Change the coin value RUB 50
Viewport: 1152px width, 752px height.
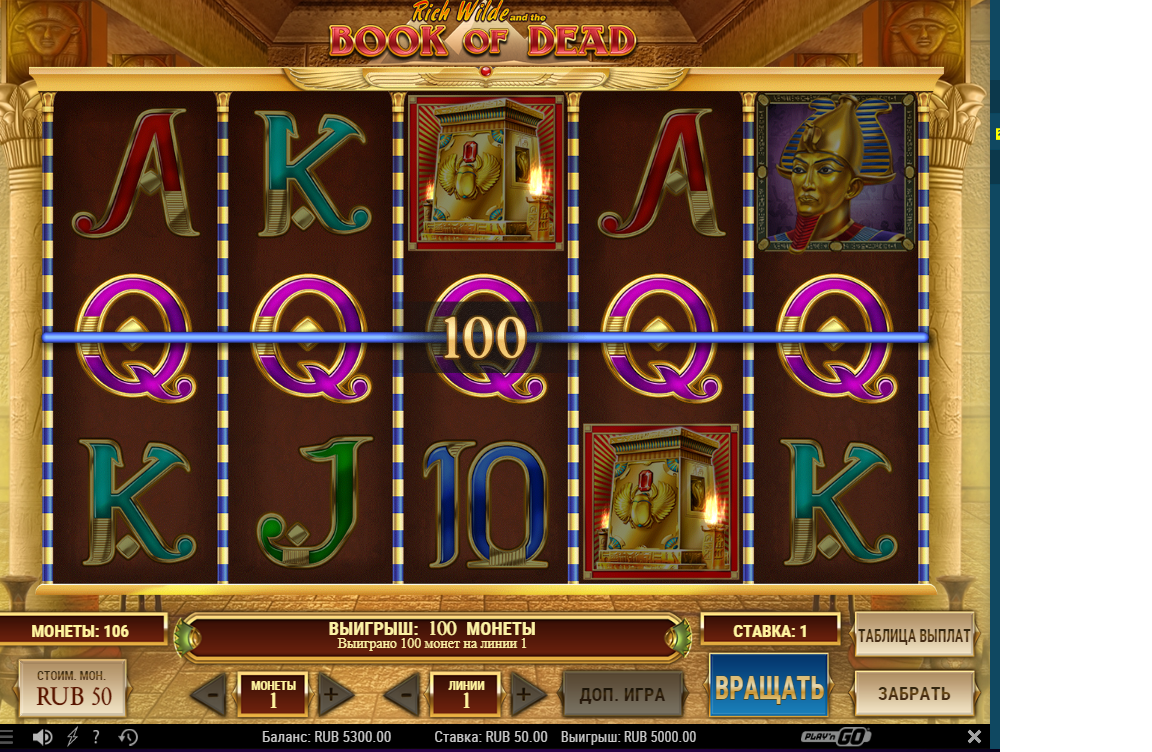pos(73,688)
